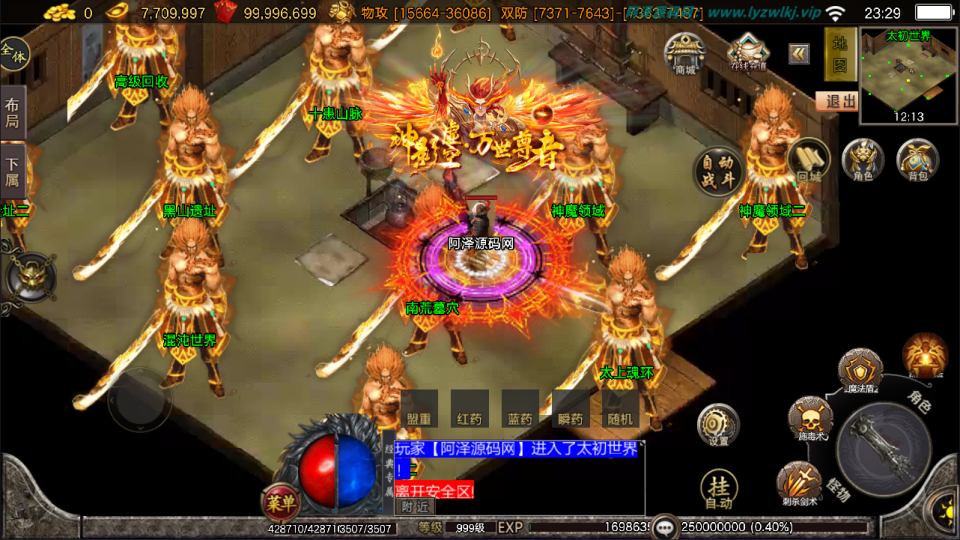Switch chat to the 附近 nearby channel
The image size is (960, 540).
415,507
